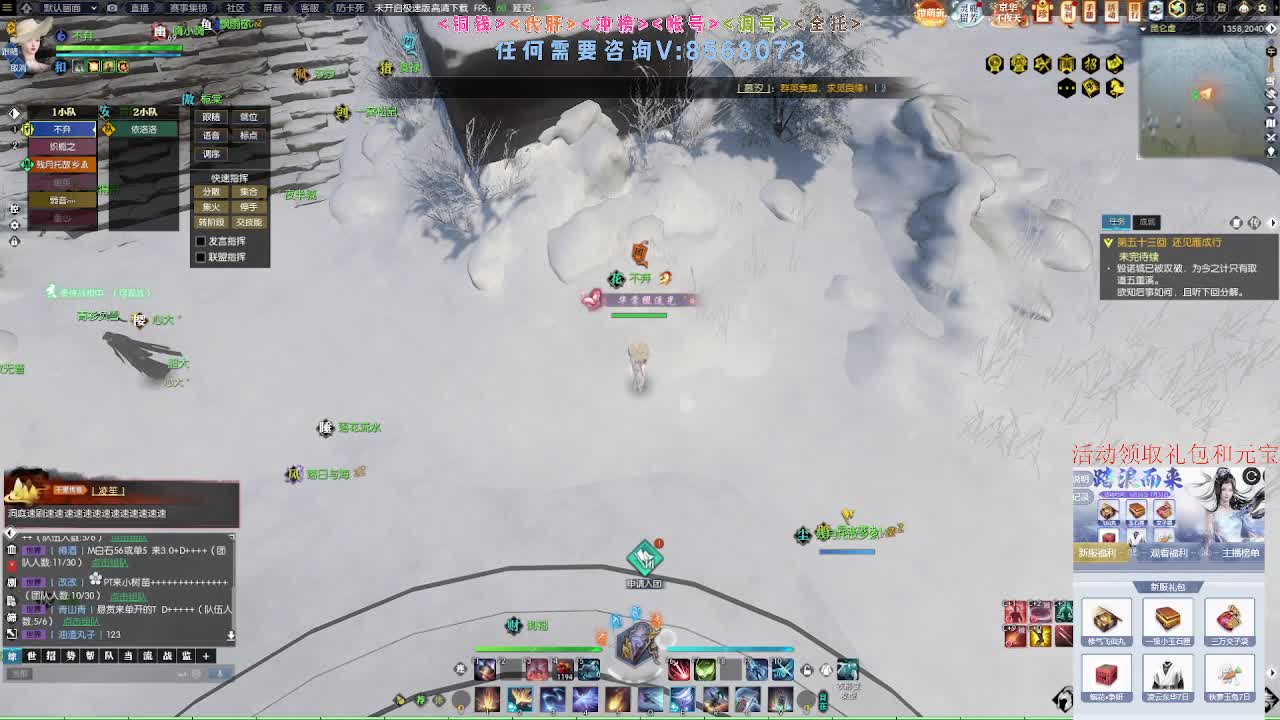Enable the 联盟指挥 checkbox

(199, 254)
